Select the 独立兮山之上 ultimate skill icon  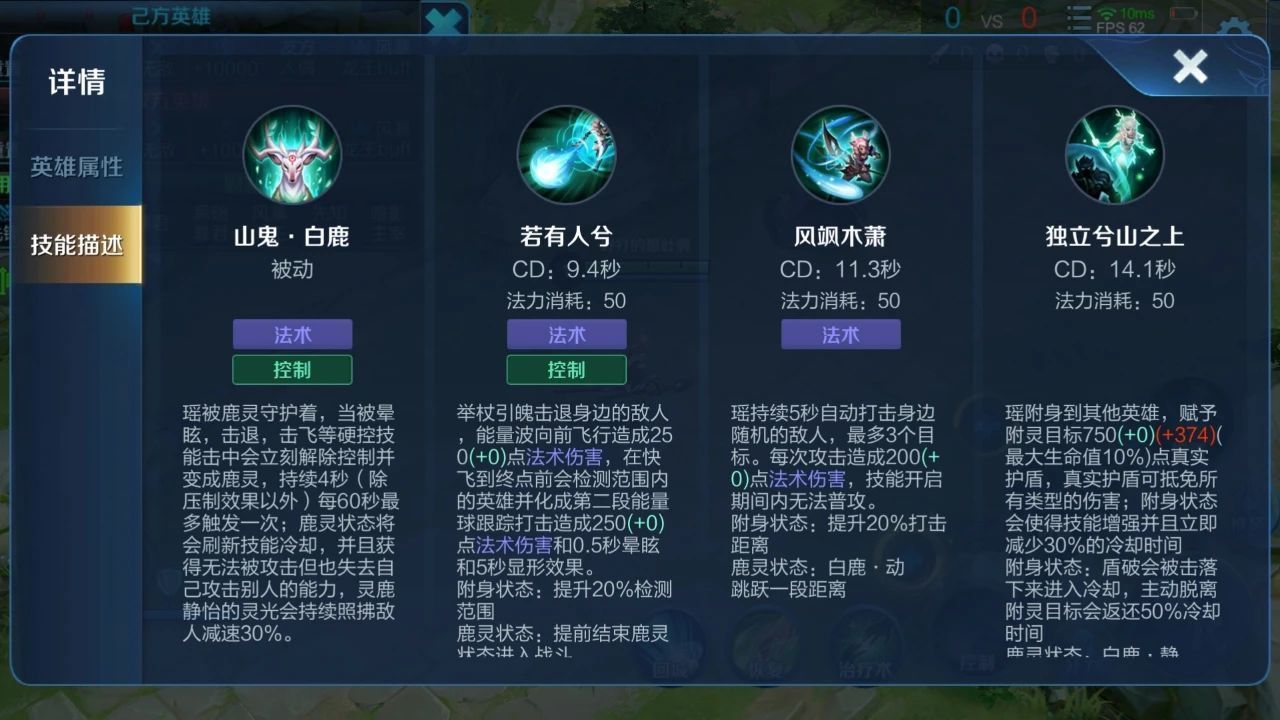tap(1113, 155)
